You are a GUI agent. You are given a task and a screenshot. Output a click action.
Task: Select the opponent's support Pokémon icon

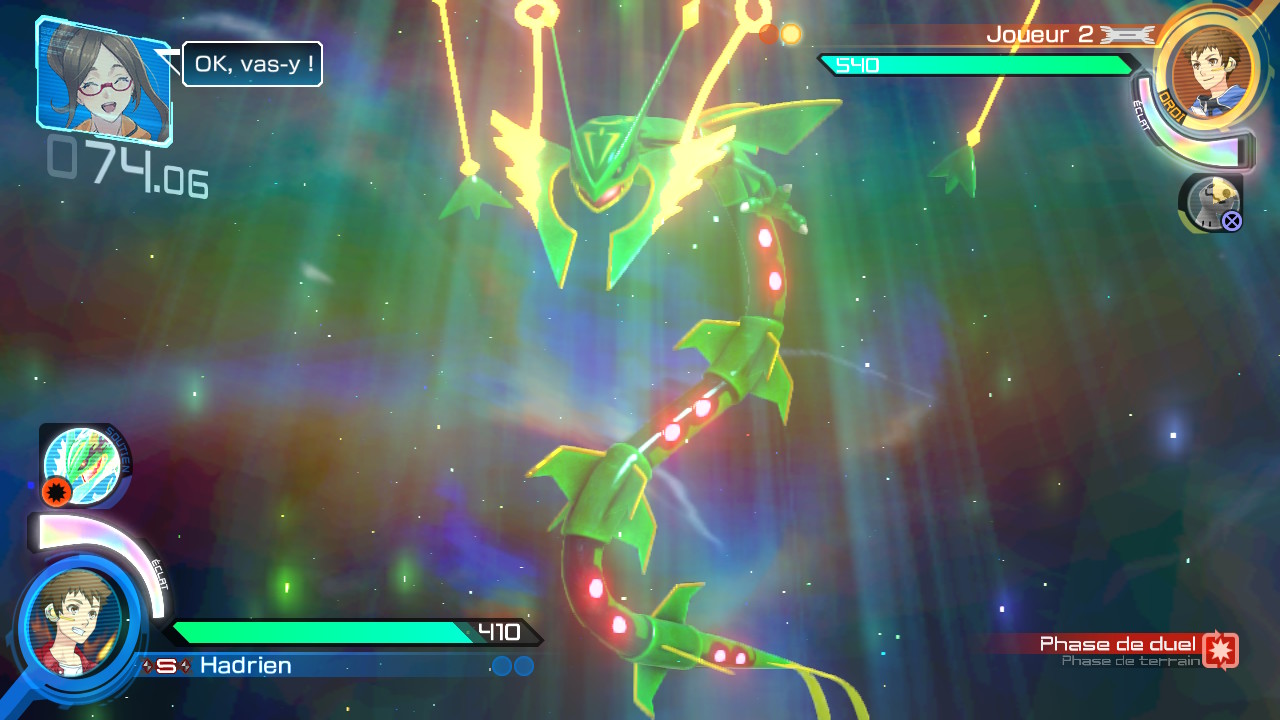(x=1211, y=202)
